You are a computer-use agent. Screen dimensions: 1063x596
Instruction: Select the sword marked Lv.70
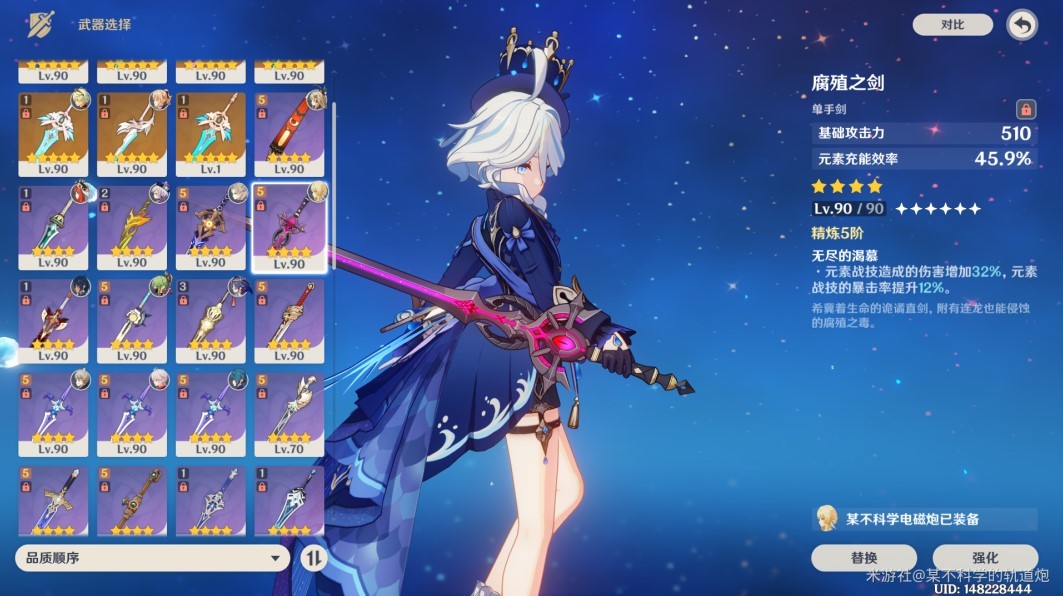(x=289, y=415)
